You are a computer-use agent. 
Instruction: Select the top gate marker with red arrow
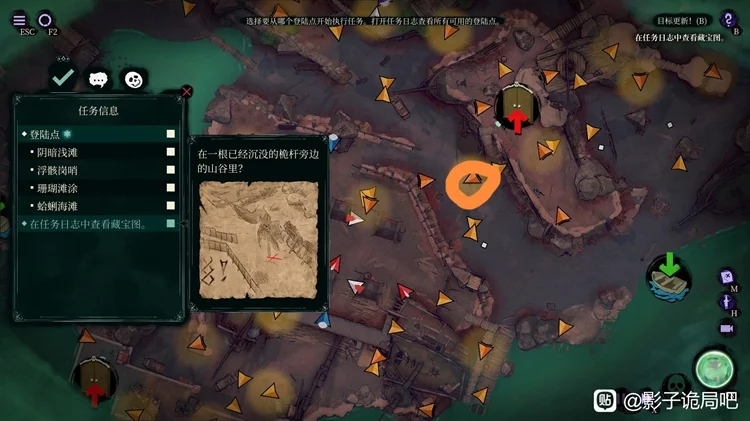click(516, 107)
